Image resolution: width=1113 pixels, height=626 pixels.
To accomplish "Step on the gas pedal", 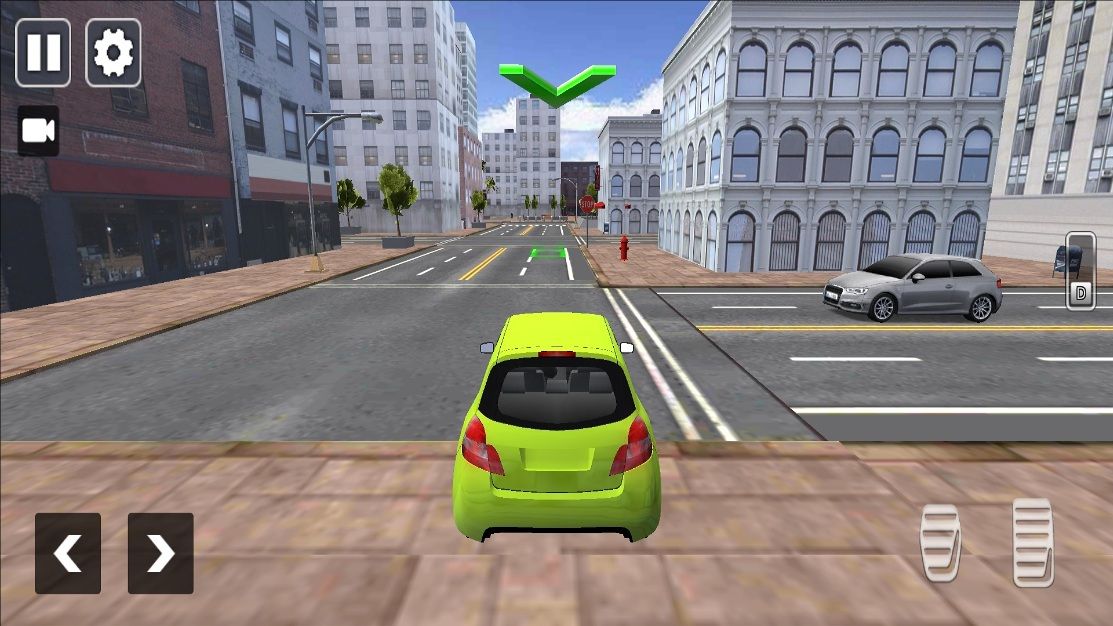I will pyautogui.click(x=1032, y=541).
